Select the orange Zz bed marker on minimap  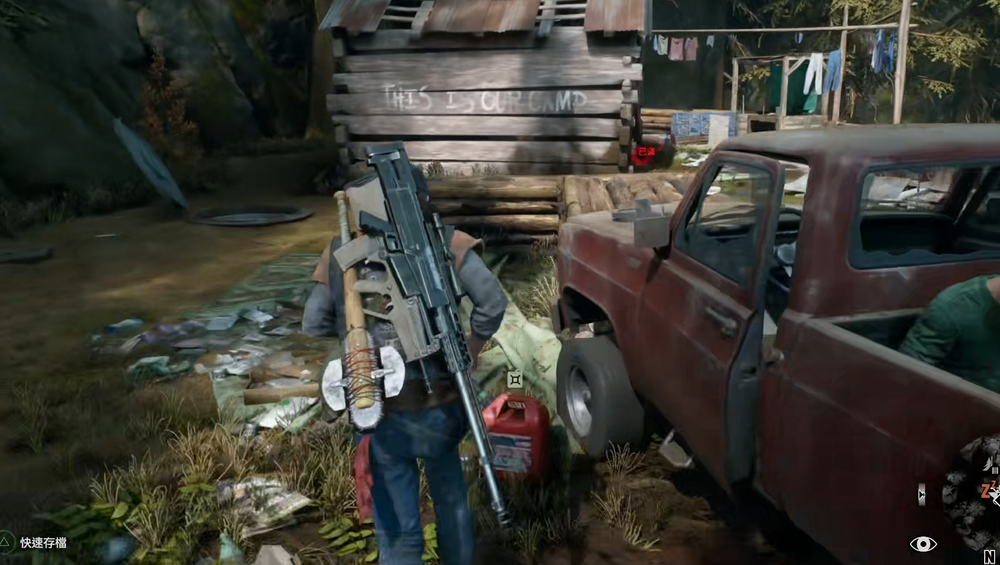(x=989, y=489)
